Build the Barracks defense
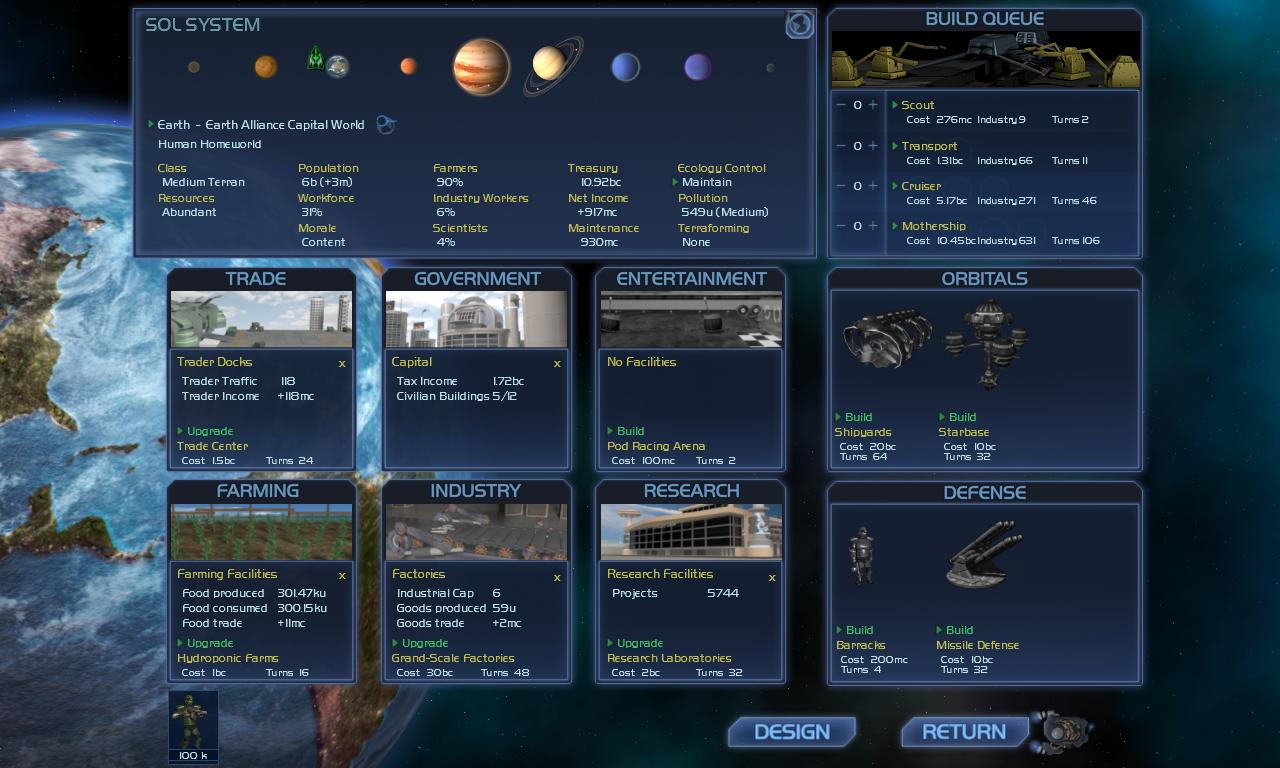This screenshot has height=768, width=1280. click(x=859, y=630)
